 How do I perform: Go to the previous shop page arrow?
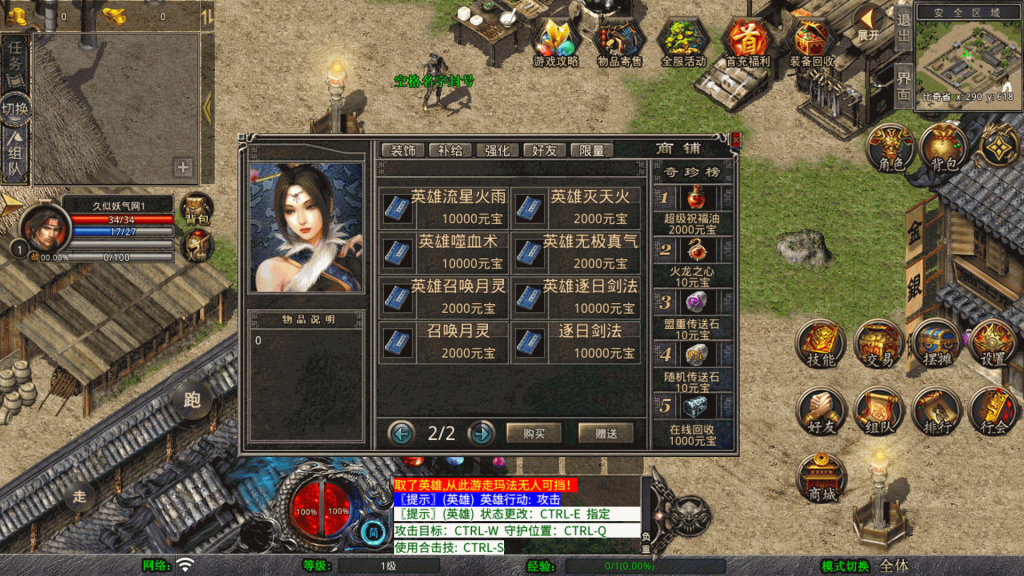click(402, 433)
